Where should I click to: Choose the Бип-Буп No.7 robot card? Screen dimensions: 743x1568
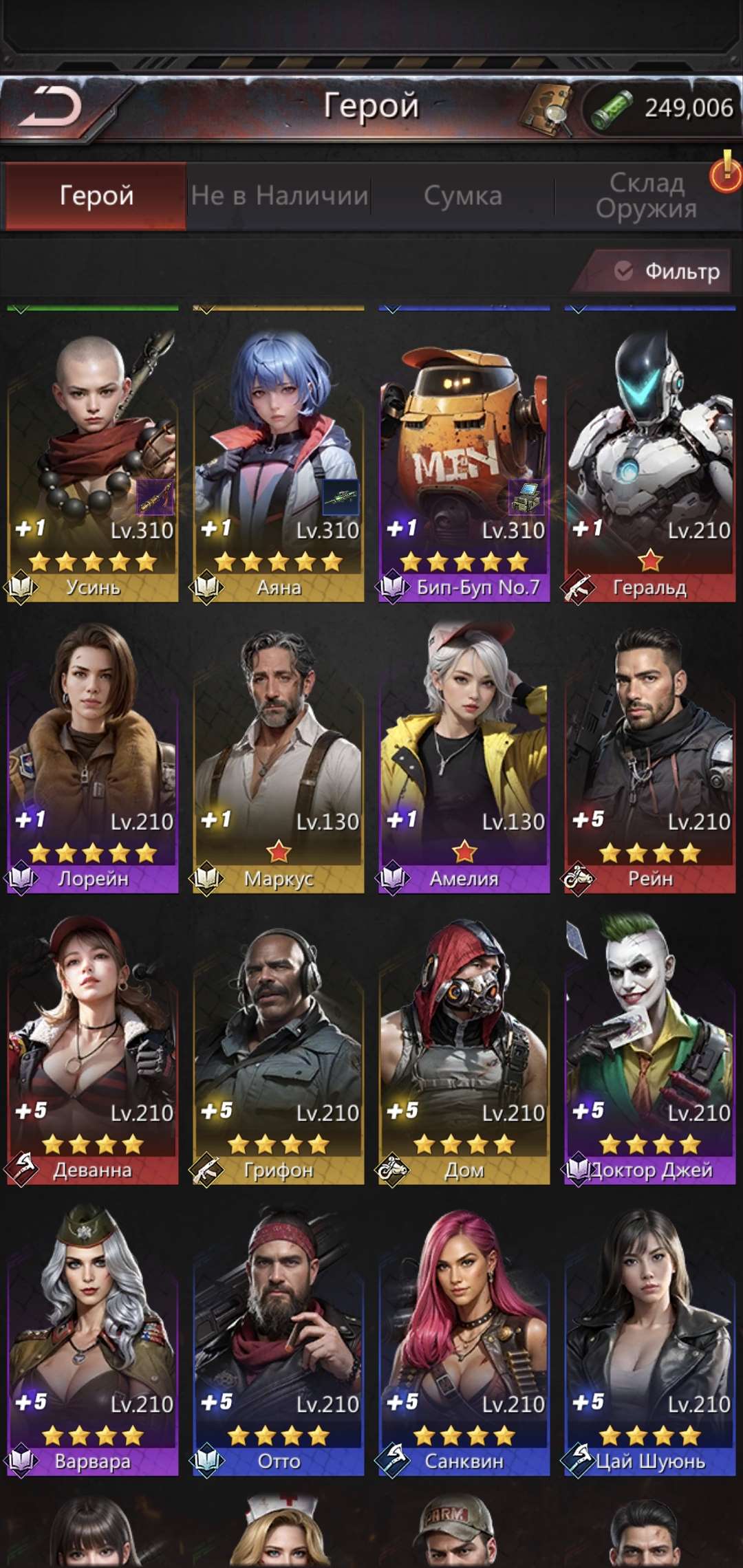[464, 454]
